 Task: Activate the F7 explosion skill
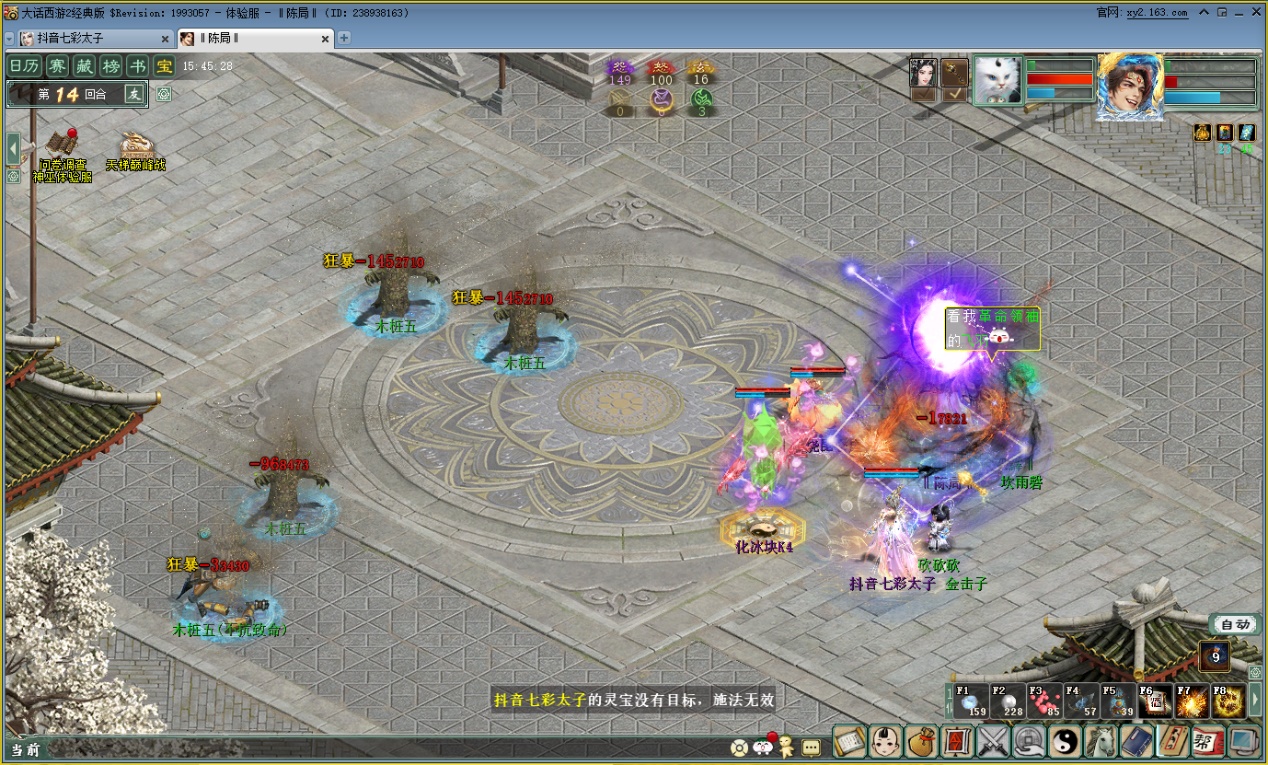click(1191, 701)
